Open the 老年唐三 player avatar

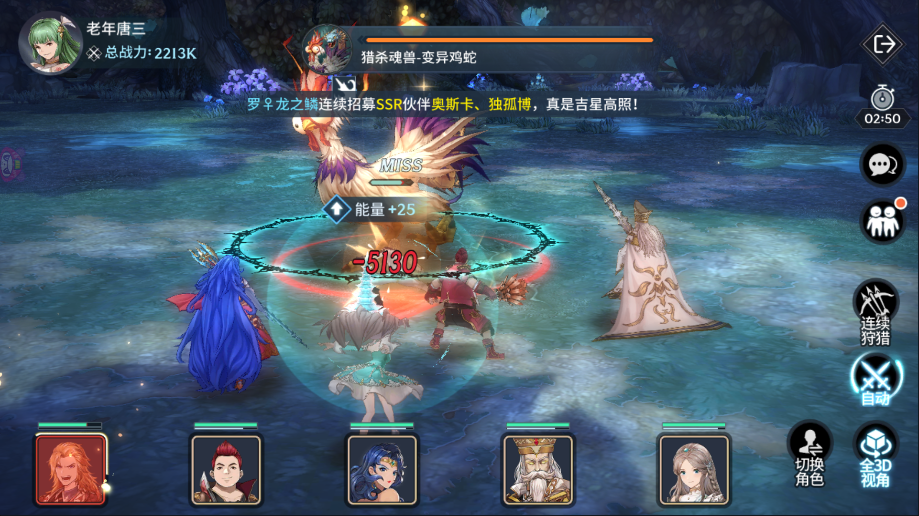(50, 42)
